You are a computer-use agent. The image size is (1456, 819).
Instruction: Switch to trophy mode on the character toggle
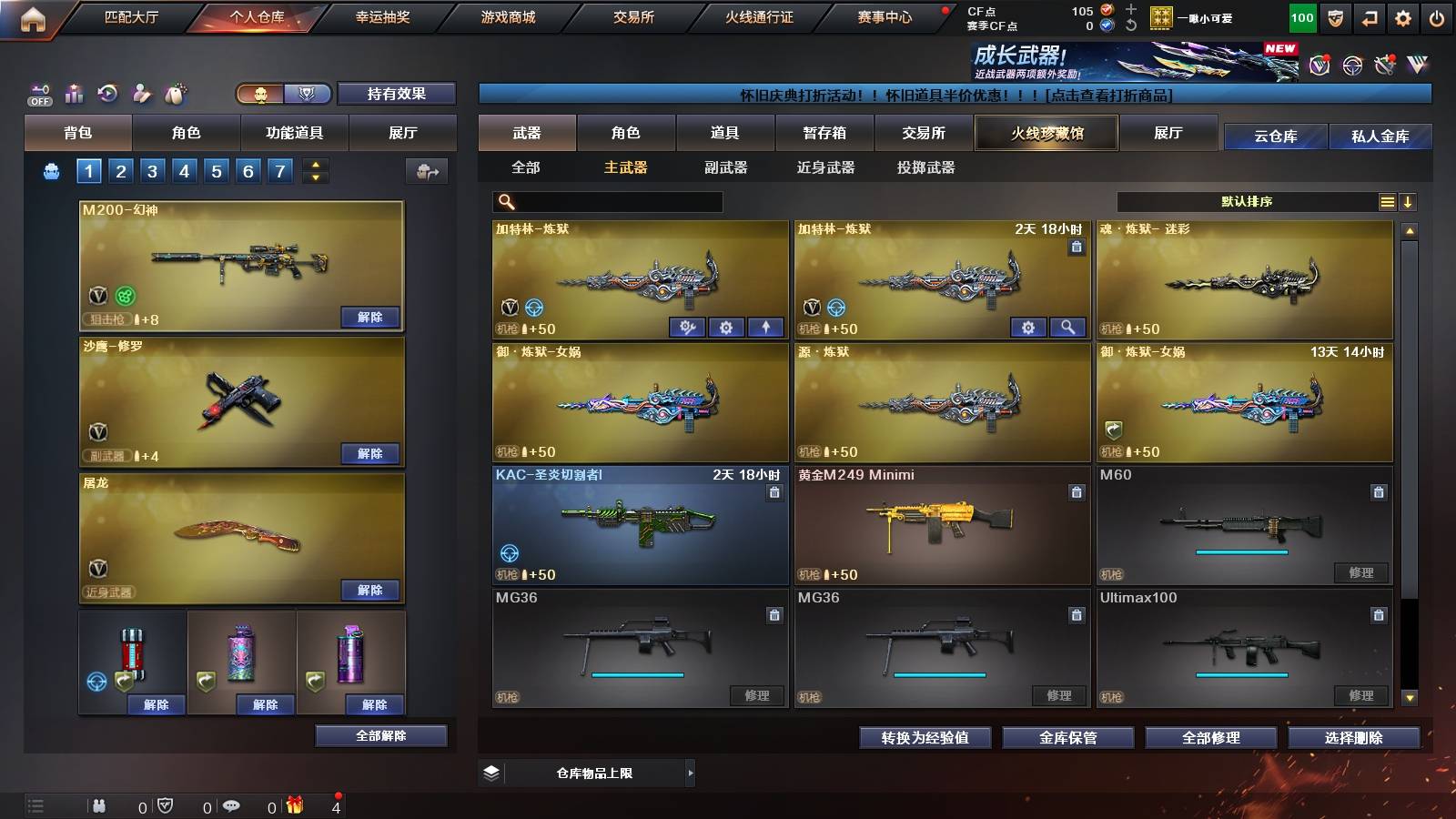click(x=308, y=95)
